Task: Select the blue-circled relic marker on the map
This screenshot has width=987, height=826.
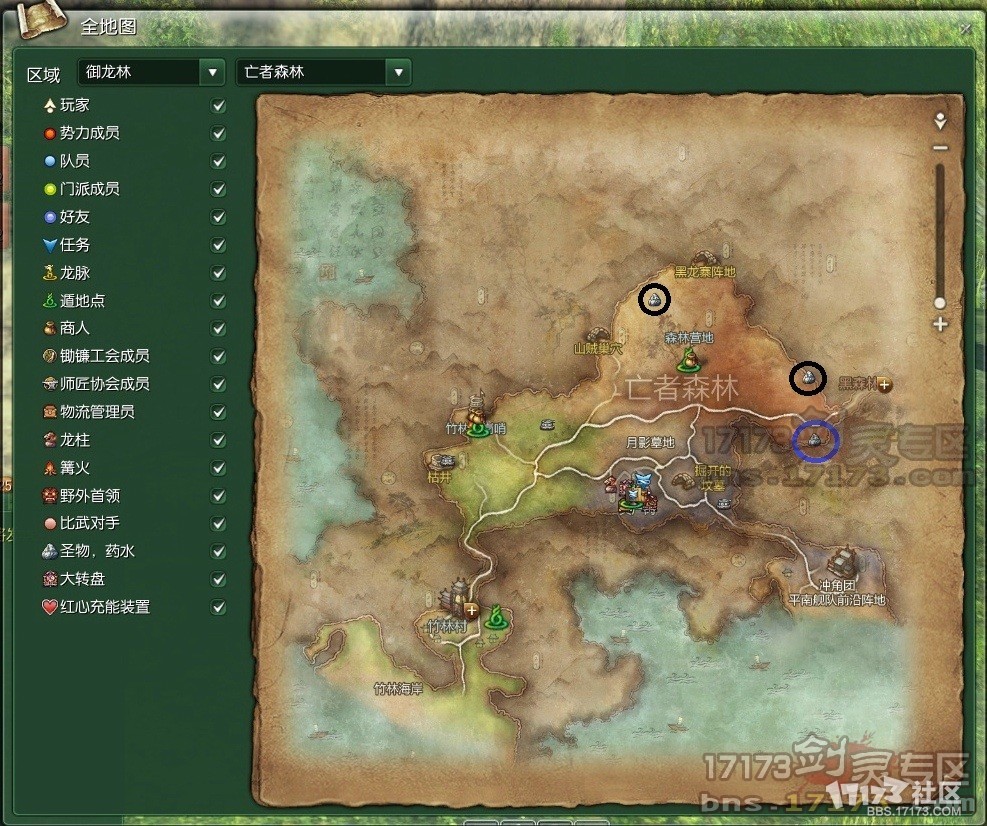Action: pyautogui.click(x=815, y=440)
